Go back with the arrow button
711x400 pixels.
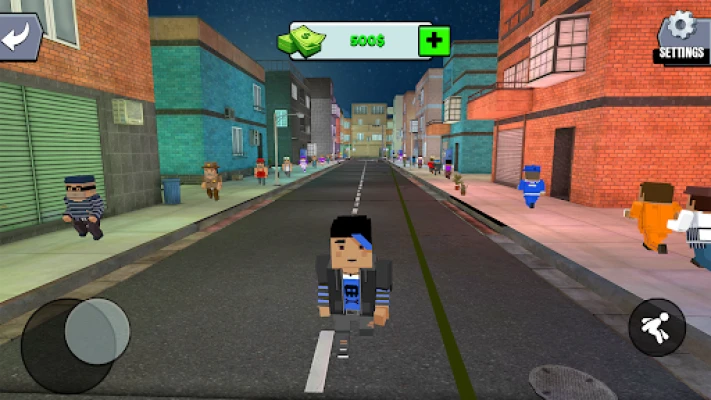pyautogui.click(x=18, y=37)
